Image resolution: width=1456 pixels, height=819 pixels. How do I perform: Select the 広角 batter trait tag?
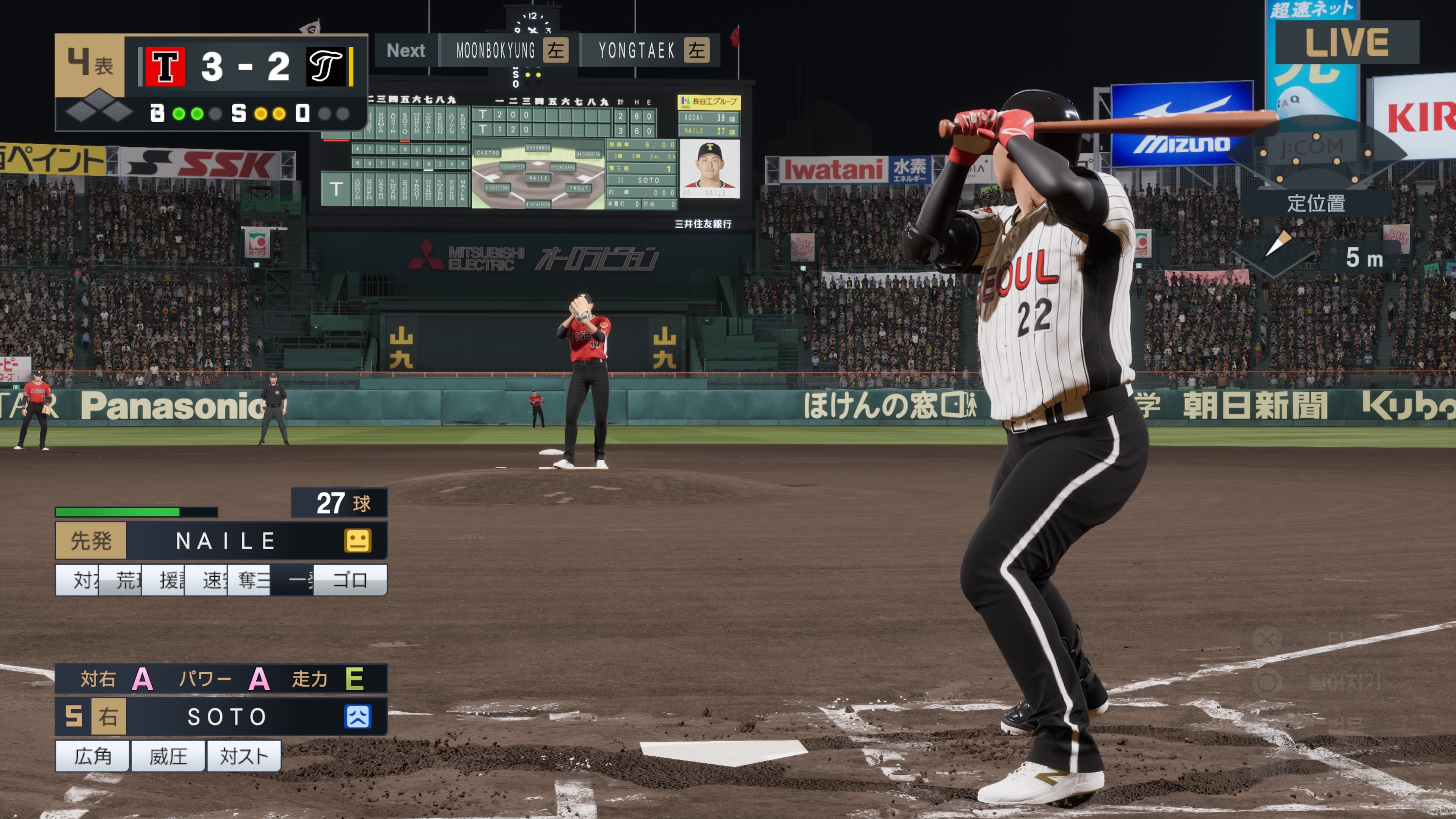tap(93, 756)
